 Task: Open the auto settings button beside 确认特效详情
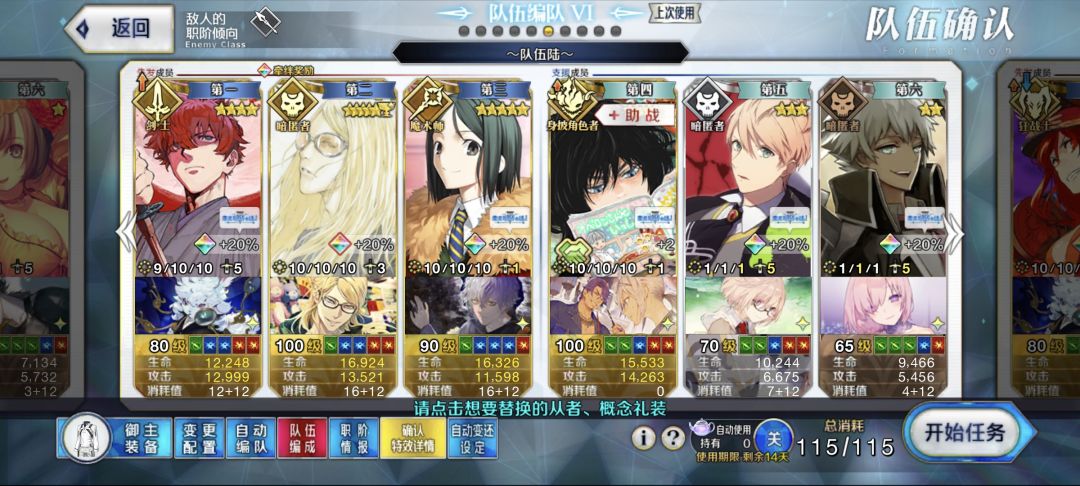(x=472, y=438)
